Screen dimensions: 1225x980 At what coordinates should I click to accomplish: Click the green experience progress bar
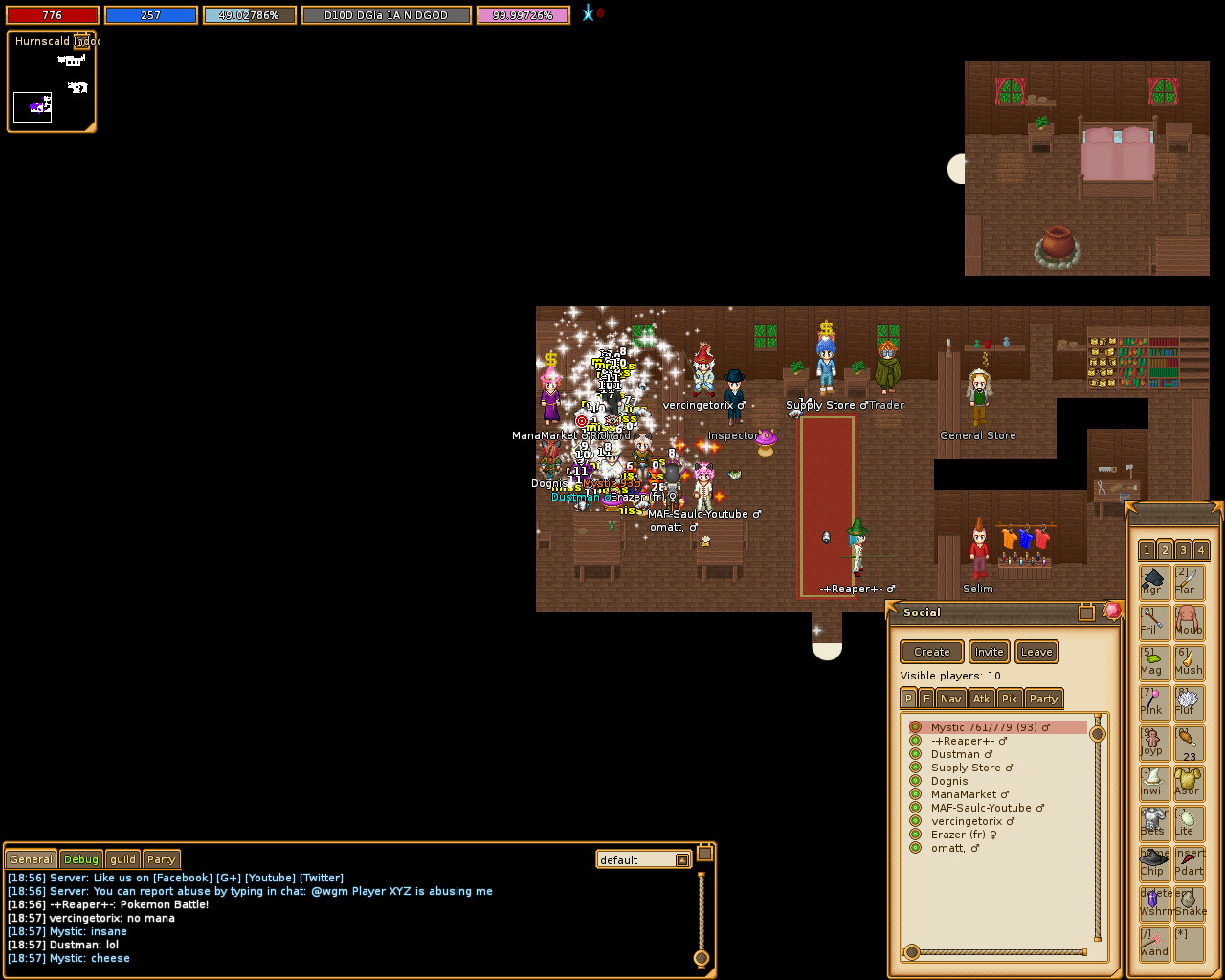point(249,14)
